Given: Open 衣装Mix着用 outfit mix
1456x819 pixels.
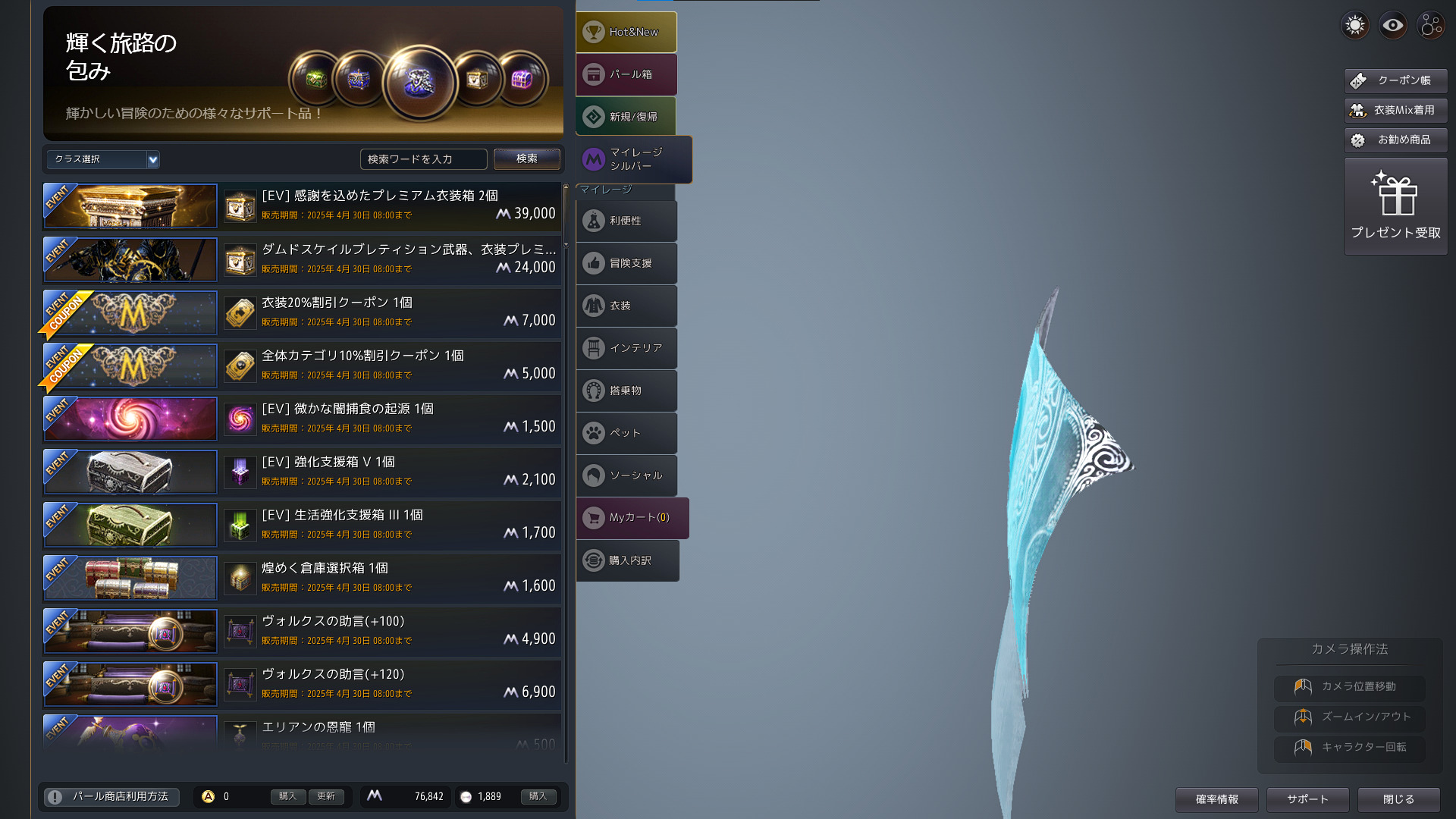Looking at the screenshot, I should coord(1395,110).
